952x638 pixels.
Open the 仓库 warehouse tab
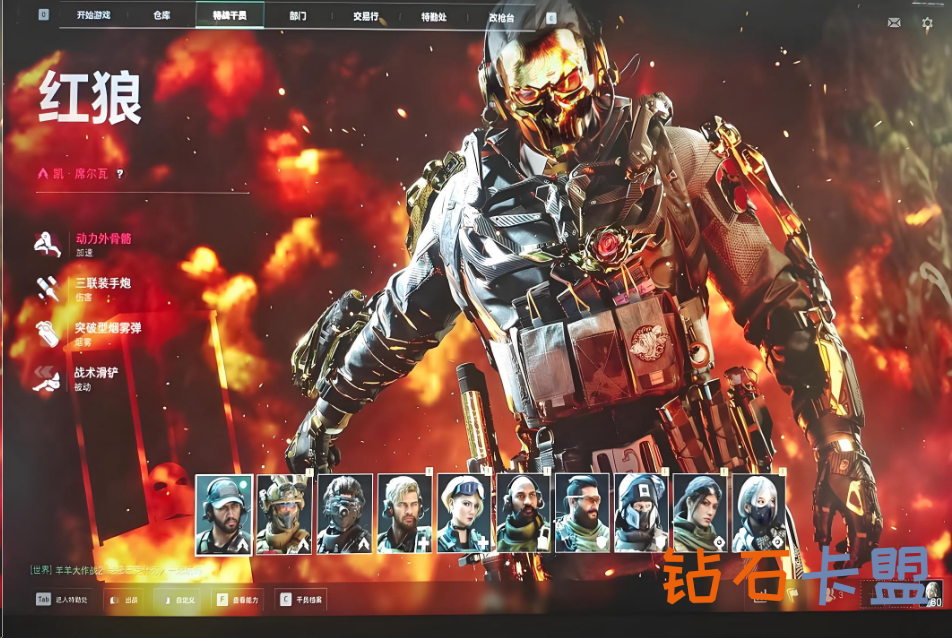[x=162, y=16]
